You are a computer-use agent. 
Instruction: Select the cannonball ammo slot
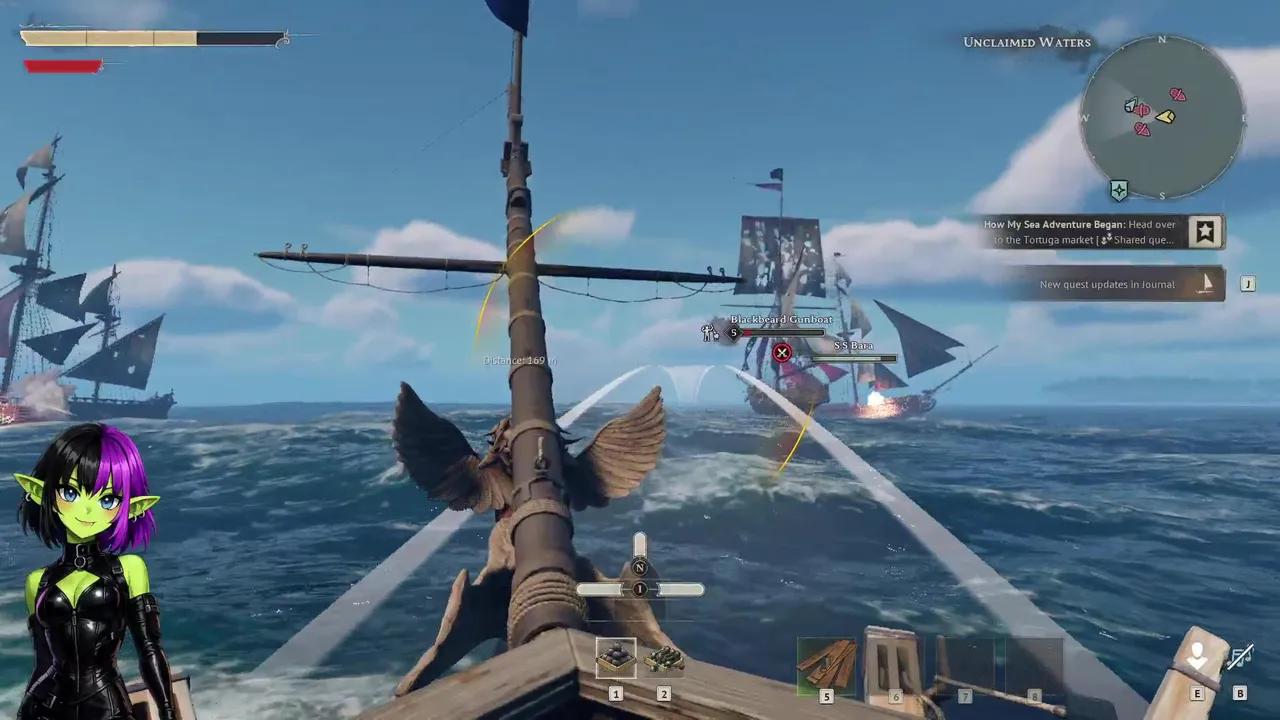(x=615, y=658)
